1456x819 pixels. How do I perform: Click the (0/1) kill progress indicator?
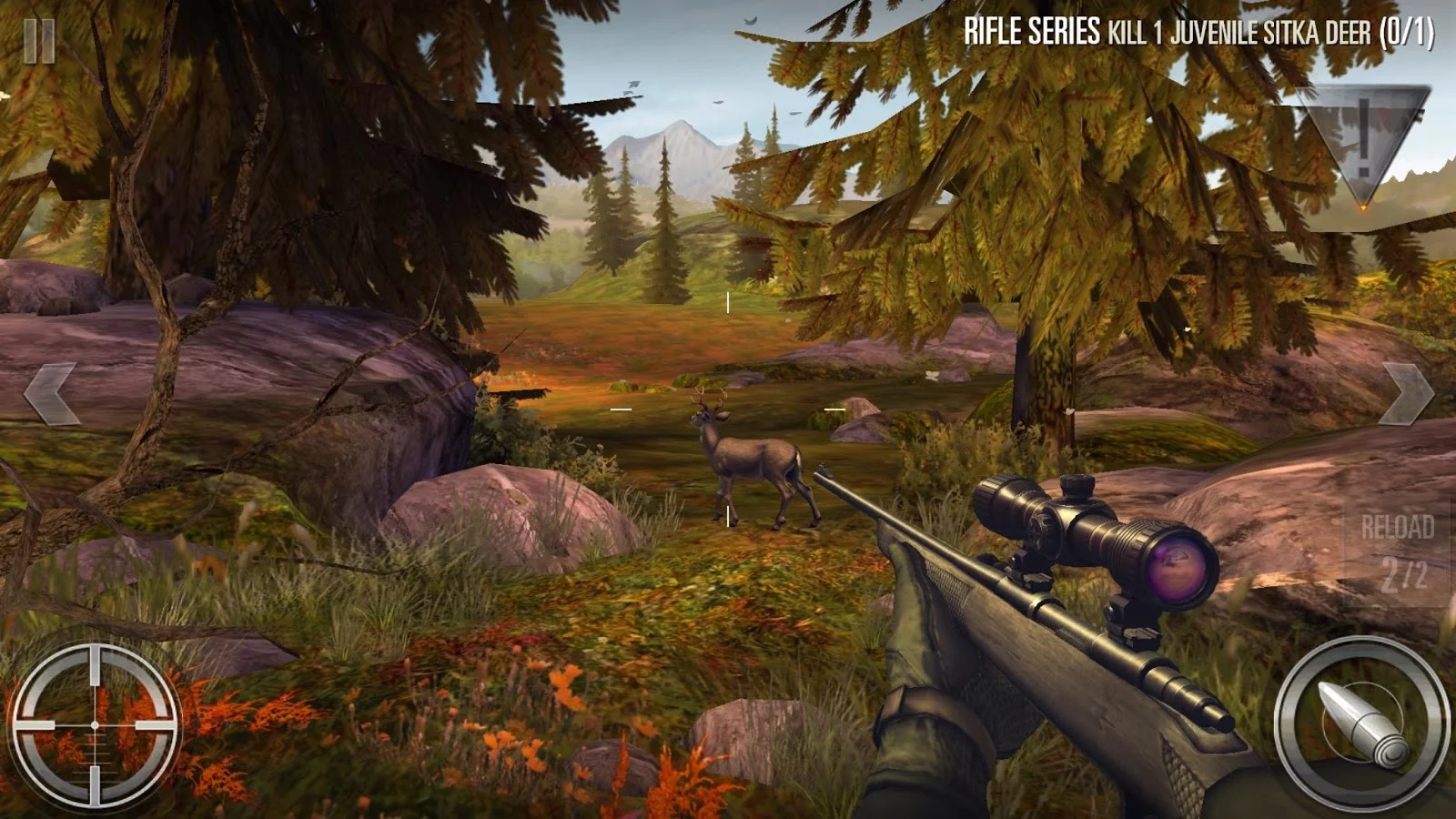[x=1410, y=29]
